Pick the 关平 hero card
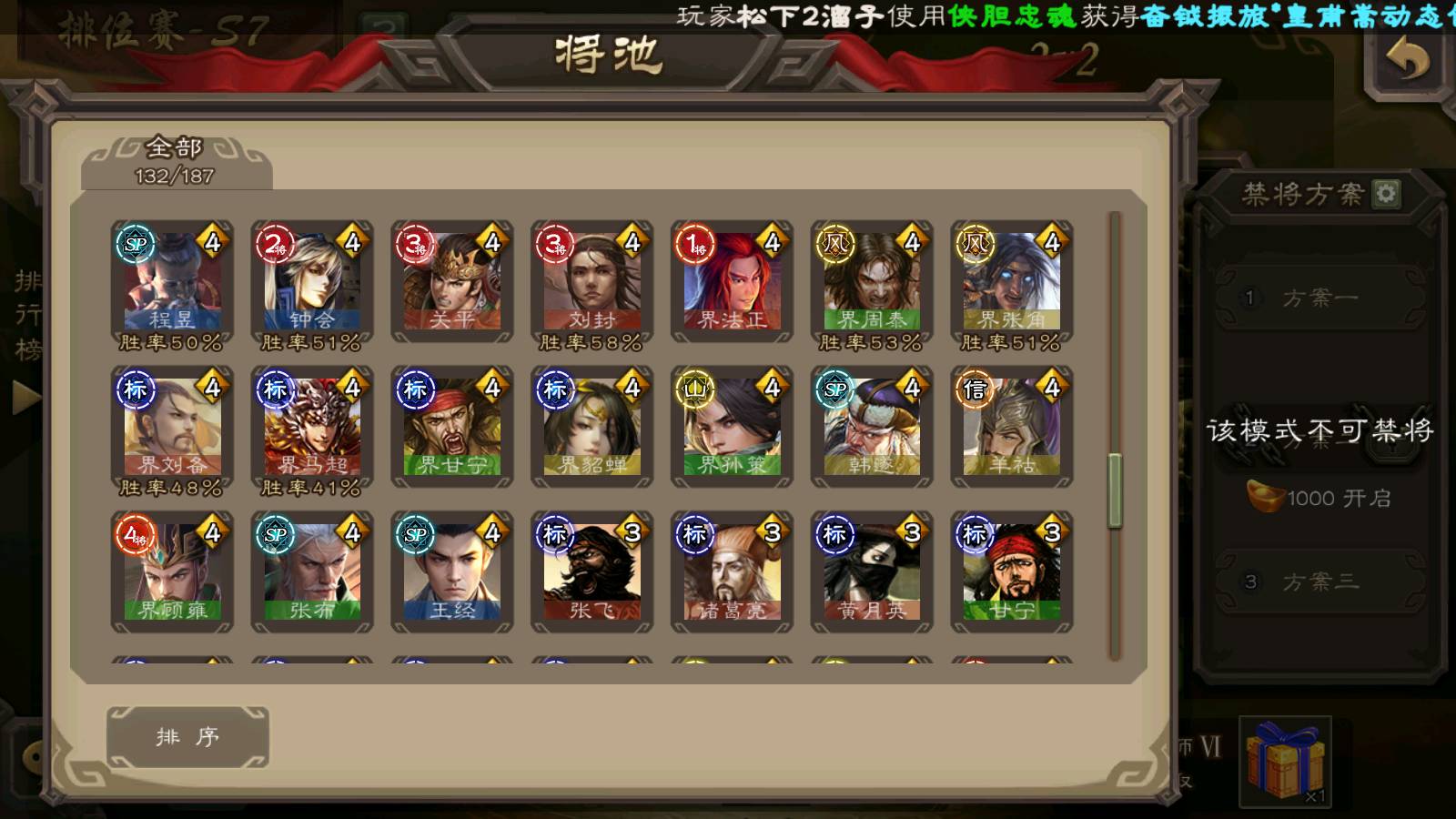This screenshot has width=1456, height=819. coord(452,282)
